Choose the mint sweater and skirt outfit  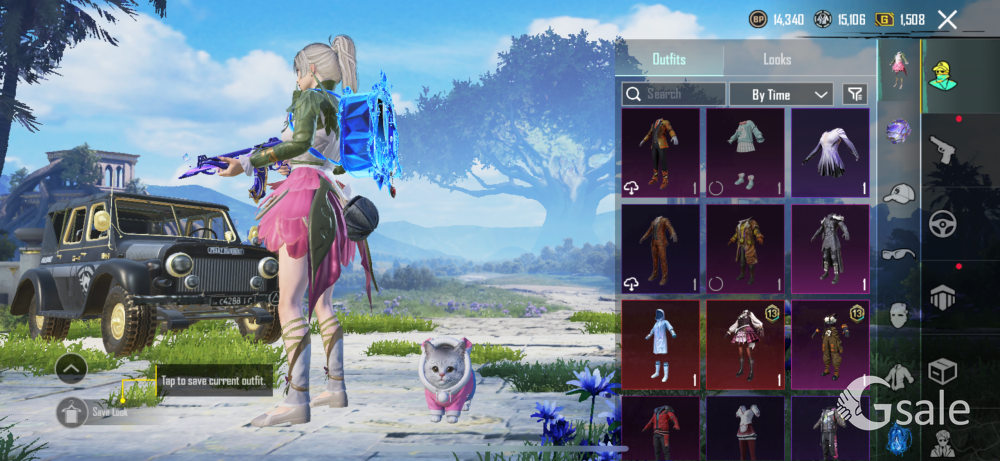pos(745,152)
